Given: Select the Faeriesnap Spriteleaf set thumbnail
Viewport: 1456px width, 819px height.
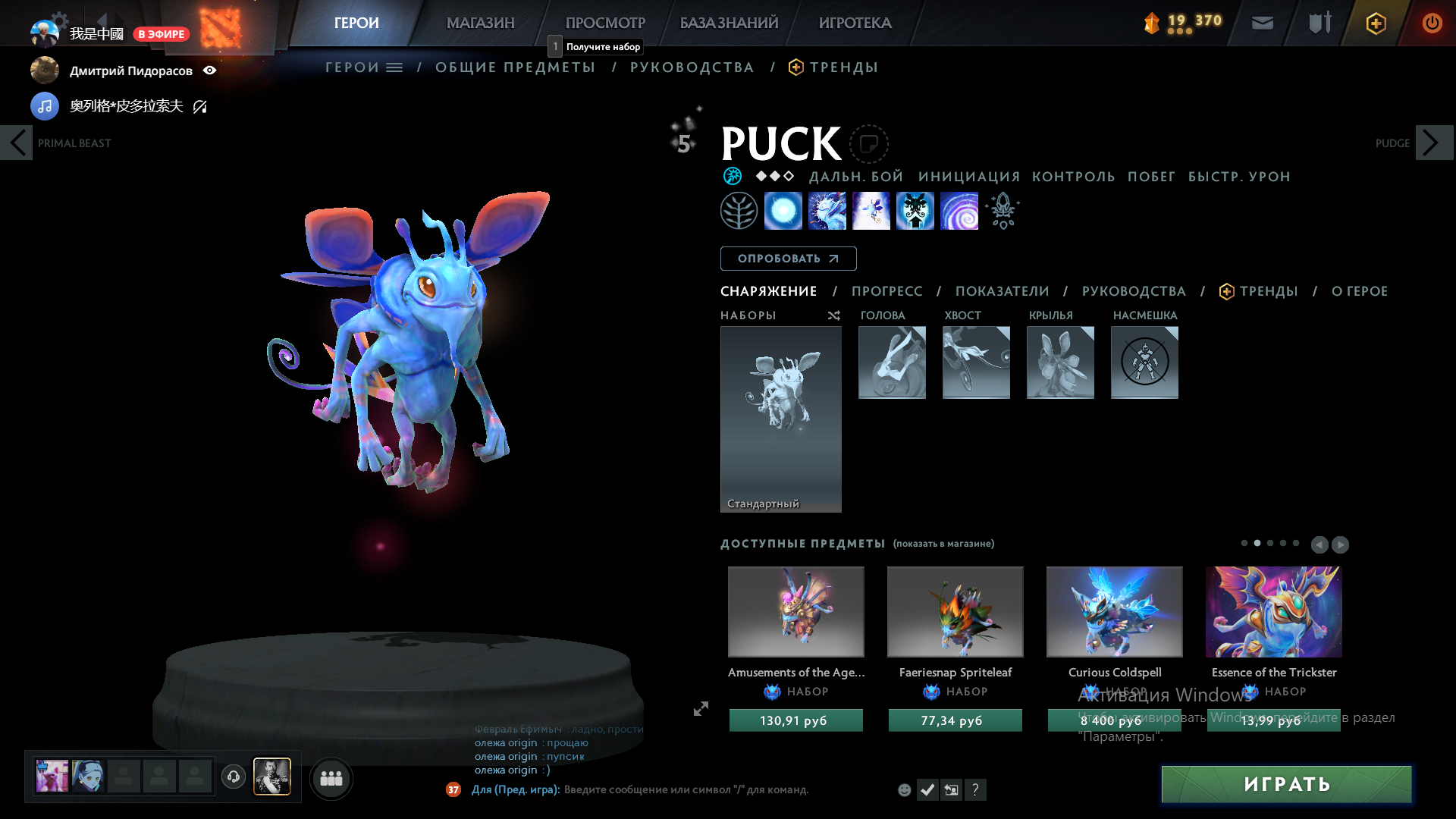Looking at the screenshot, I should click(955, 611).
